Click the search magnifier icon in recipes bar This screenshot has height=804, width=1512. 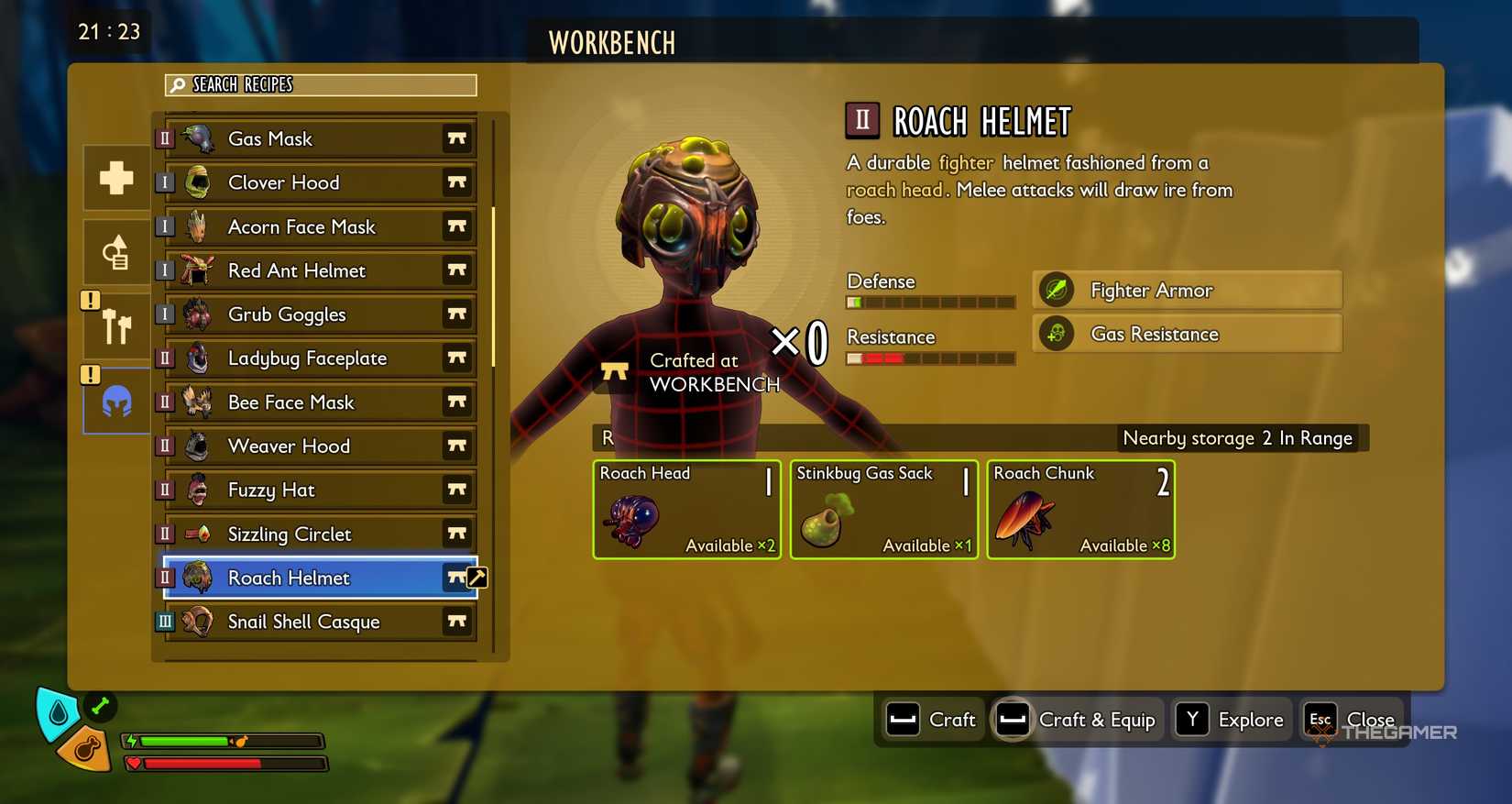coord(176,84)
